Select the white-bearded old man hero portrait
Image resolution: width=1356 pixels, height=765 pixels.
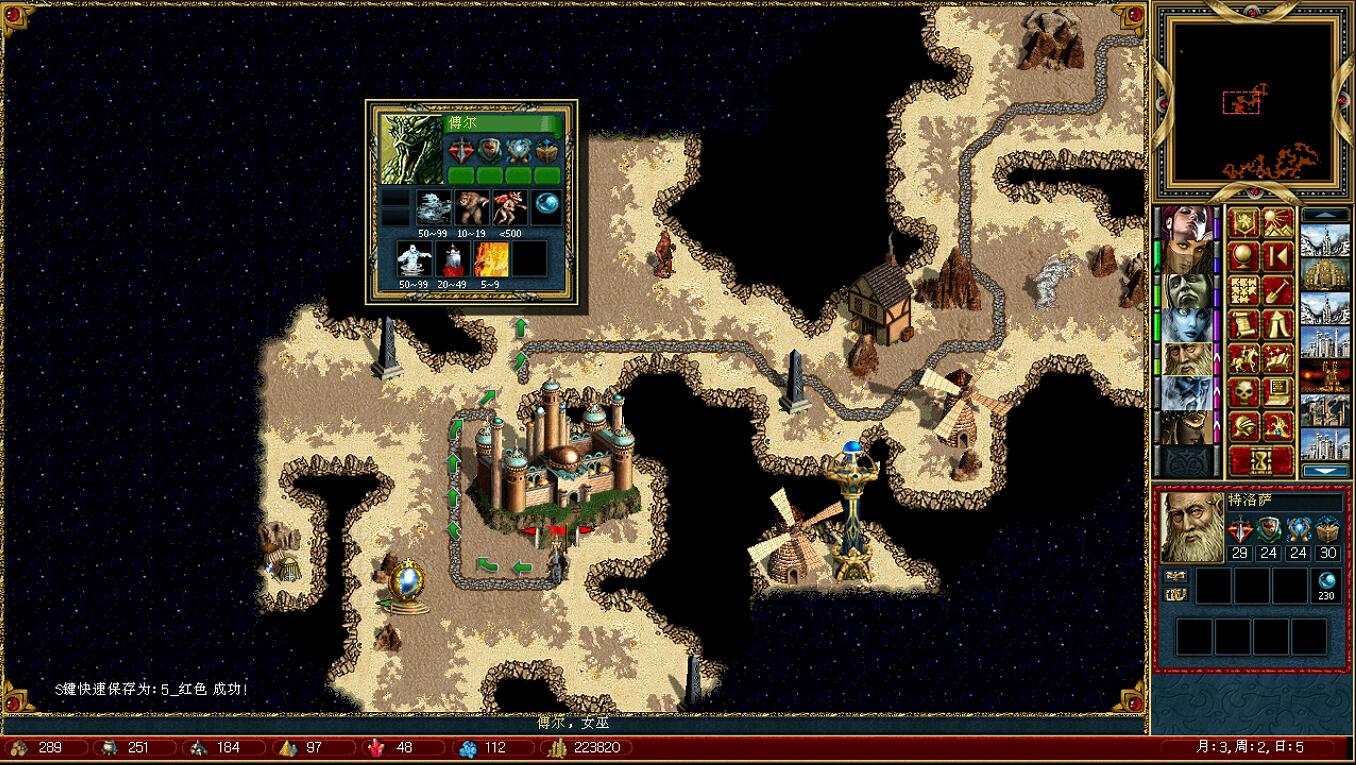coord(1185,359)
